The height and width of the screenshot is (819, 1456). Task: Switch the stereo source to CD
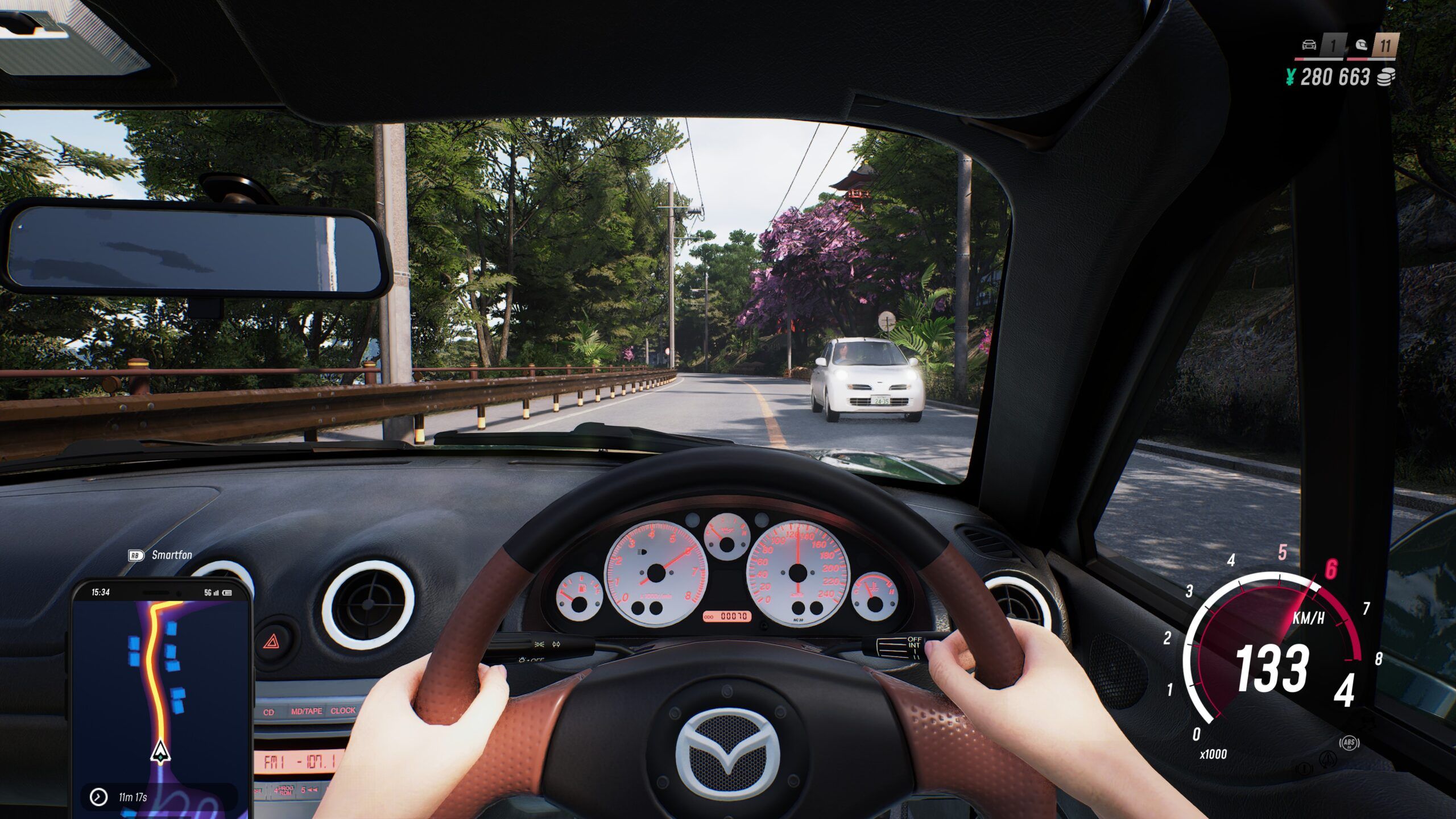[x=269, y=712]
